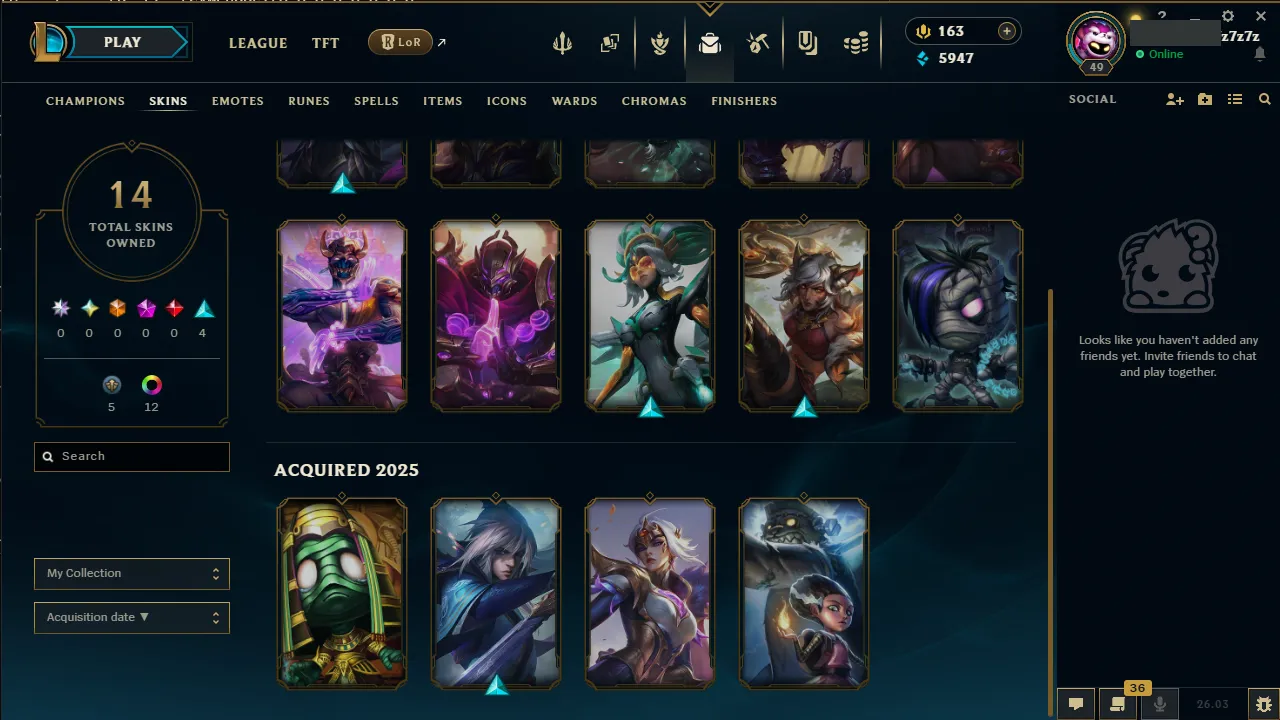
Task: Open the card-stack Collection icon
Action: pyautogui.click(x=610, y=43)
